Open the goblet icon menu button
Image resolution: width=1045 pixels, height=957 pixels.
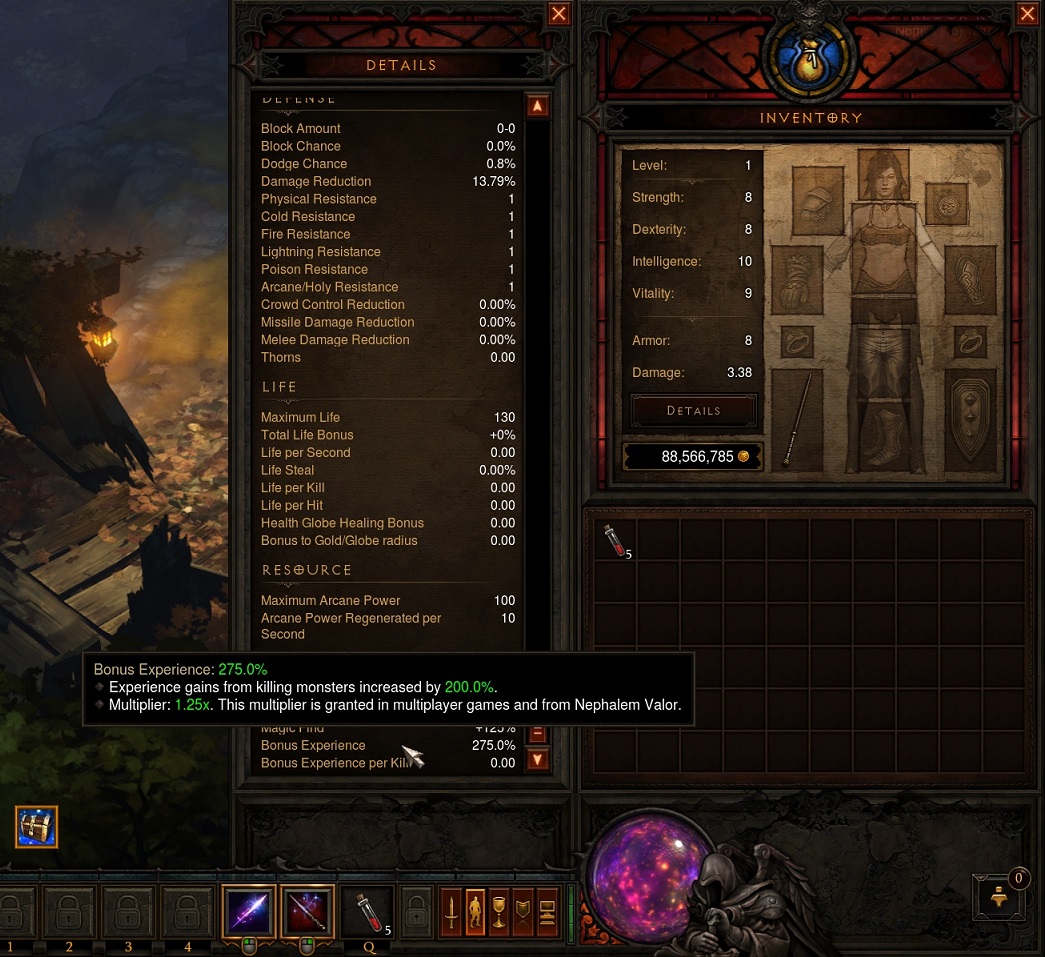point(499,912)
